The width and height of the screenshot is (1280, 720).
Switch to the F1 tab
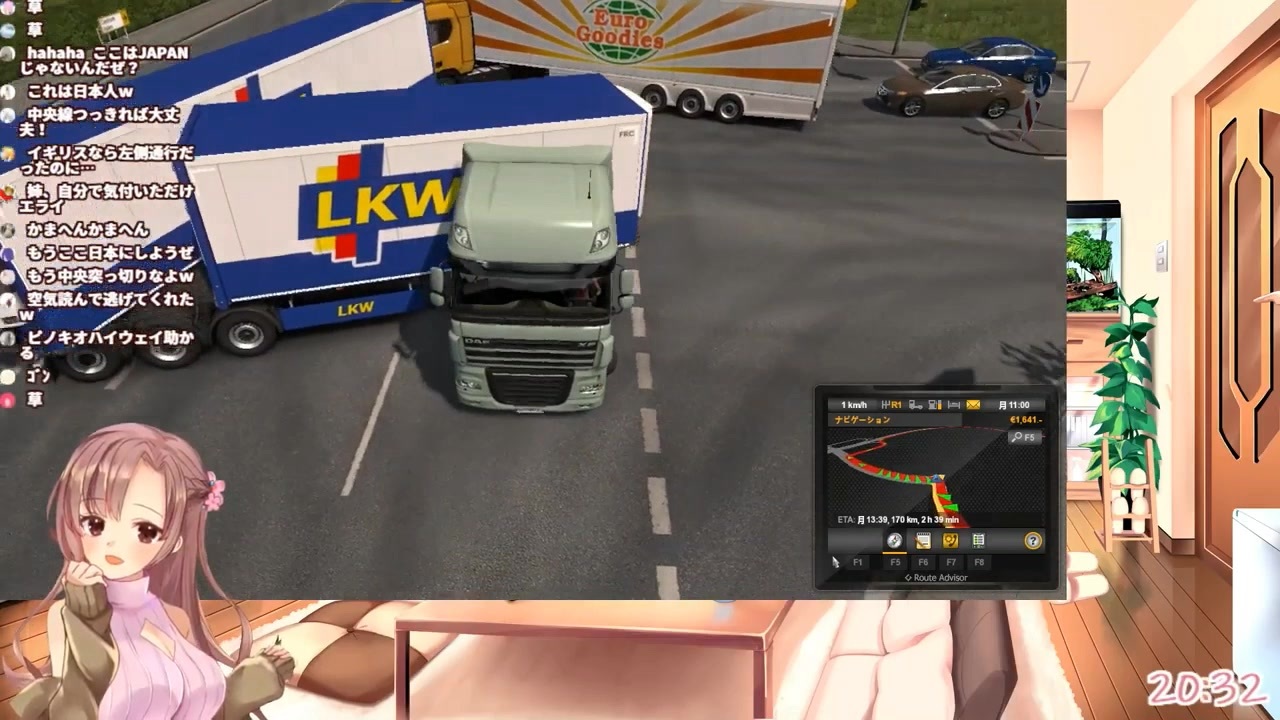pyautogui.click(x=860, y=562)
